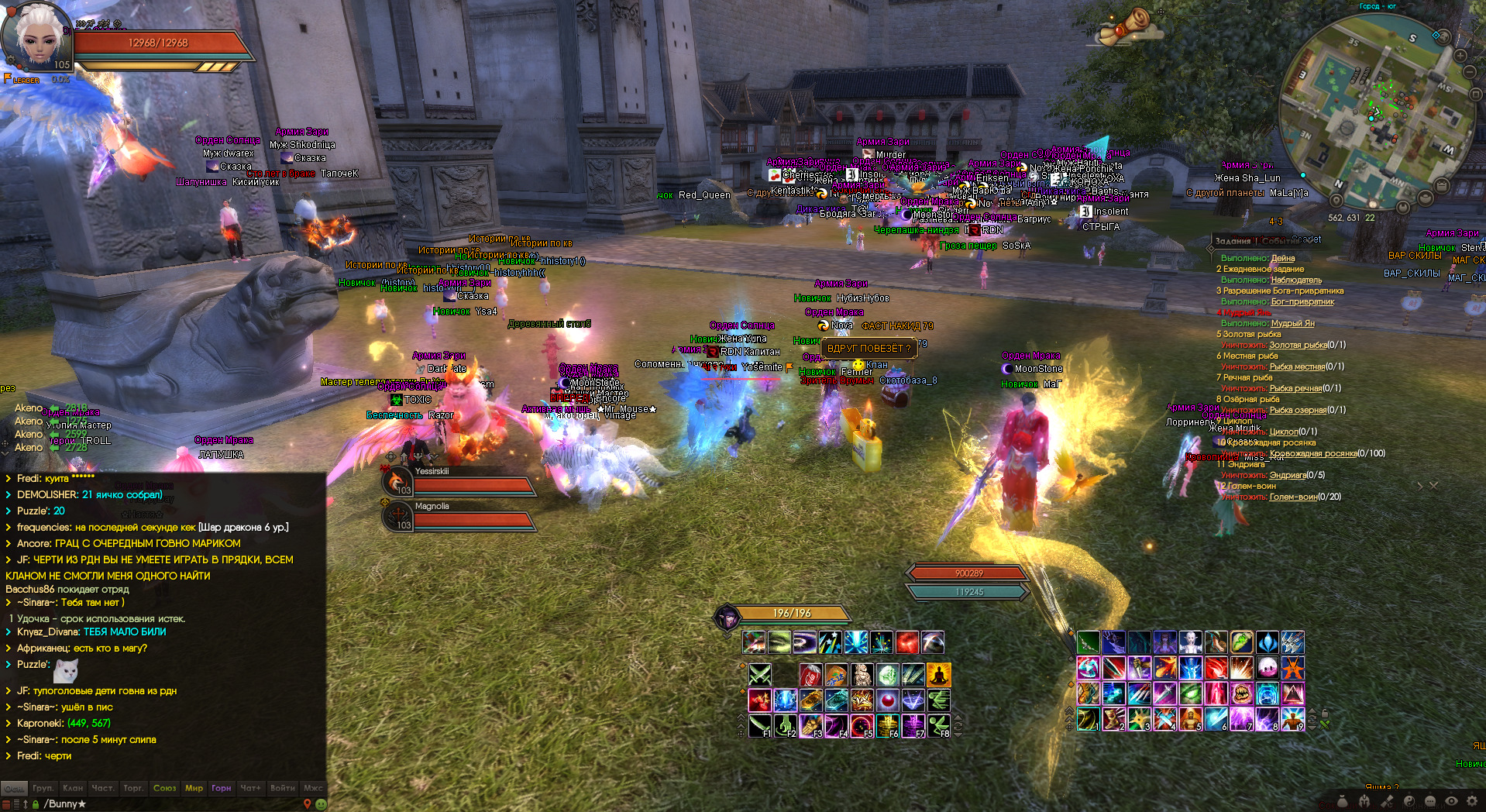The image size is (1486, 812).
Task: Open the green smiley emoji picker
Action: [321, 804]
